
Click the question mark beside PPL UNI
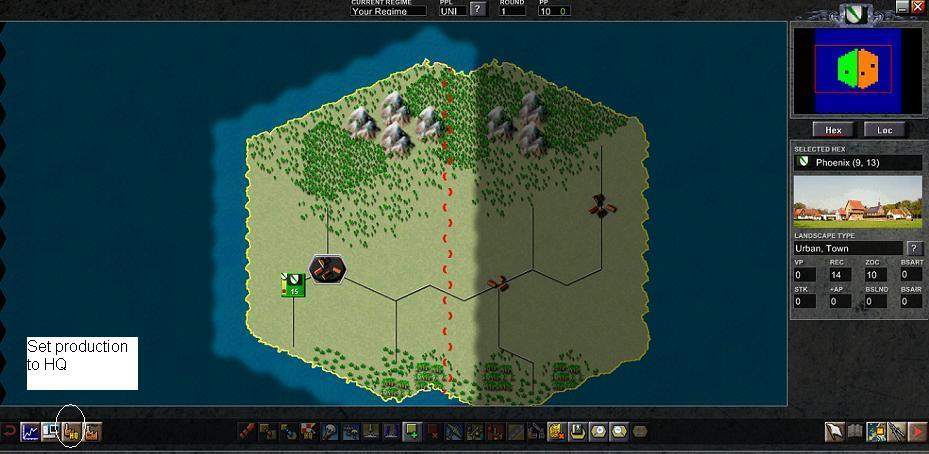point(478,10)
